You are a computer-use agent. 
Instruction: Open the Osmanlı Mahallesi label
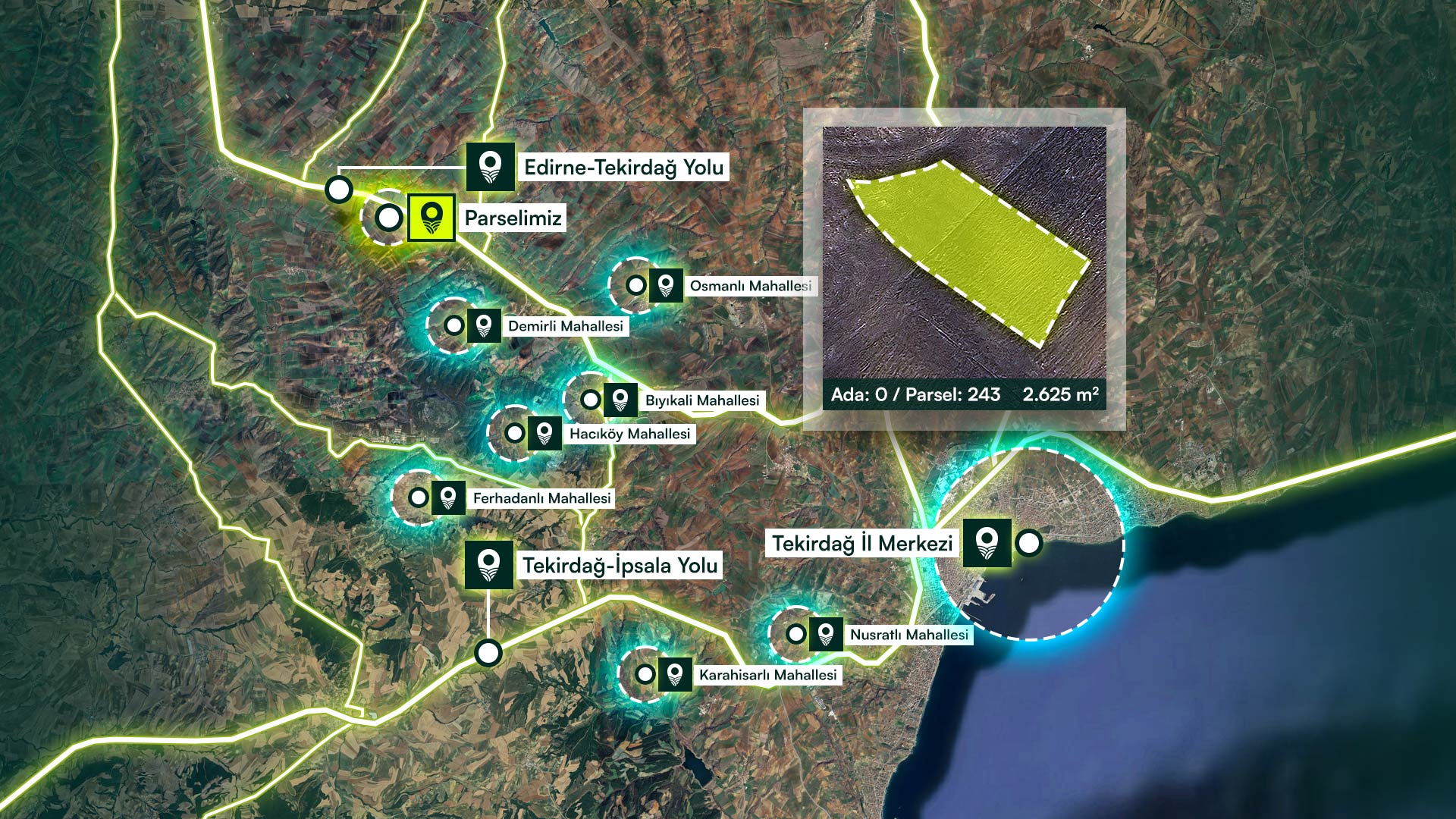pos(750,286)
